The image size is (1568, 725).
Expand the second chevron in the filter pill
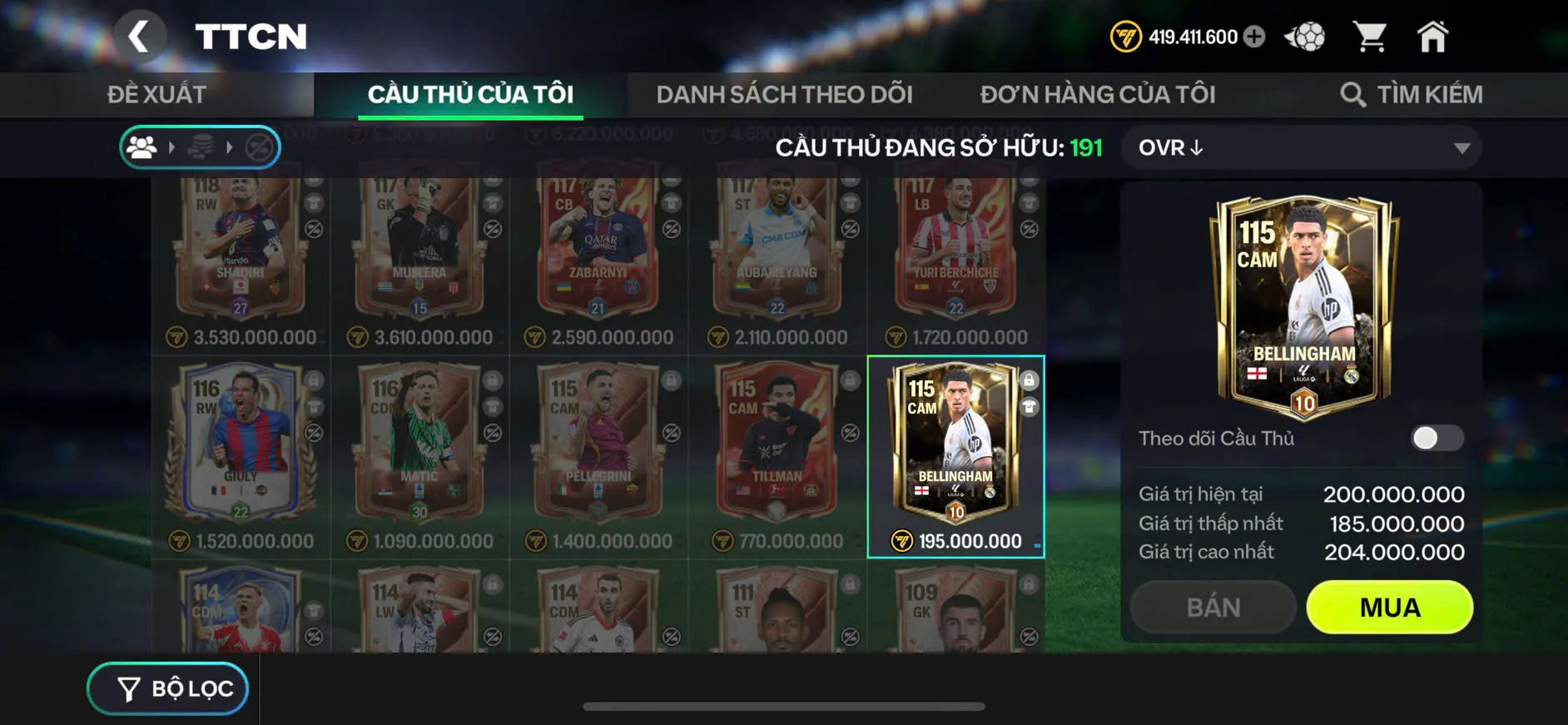coord(231,147)
